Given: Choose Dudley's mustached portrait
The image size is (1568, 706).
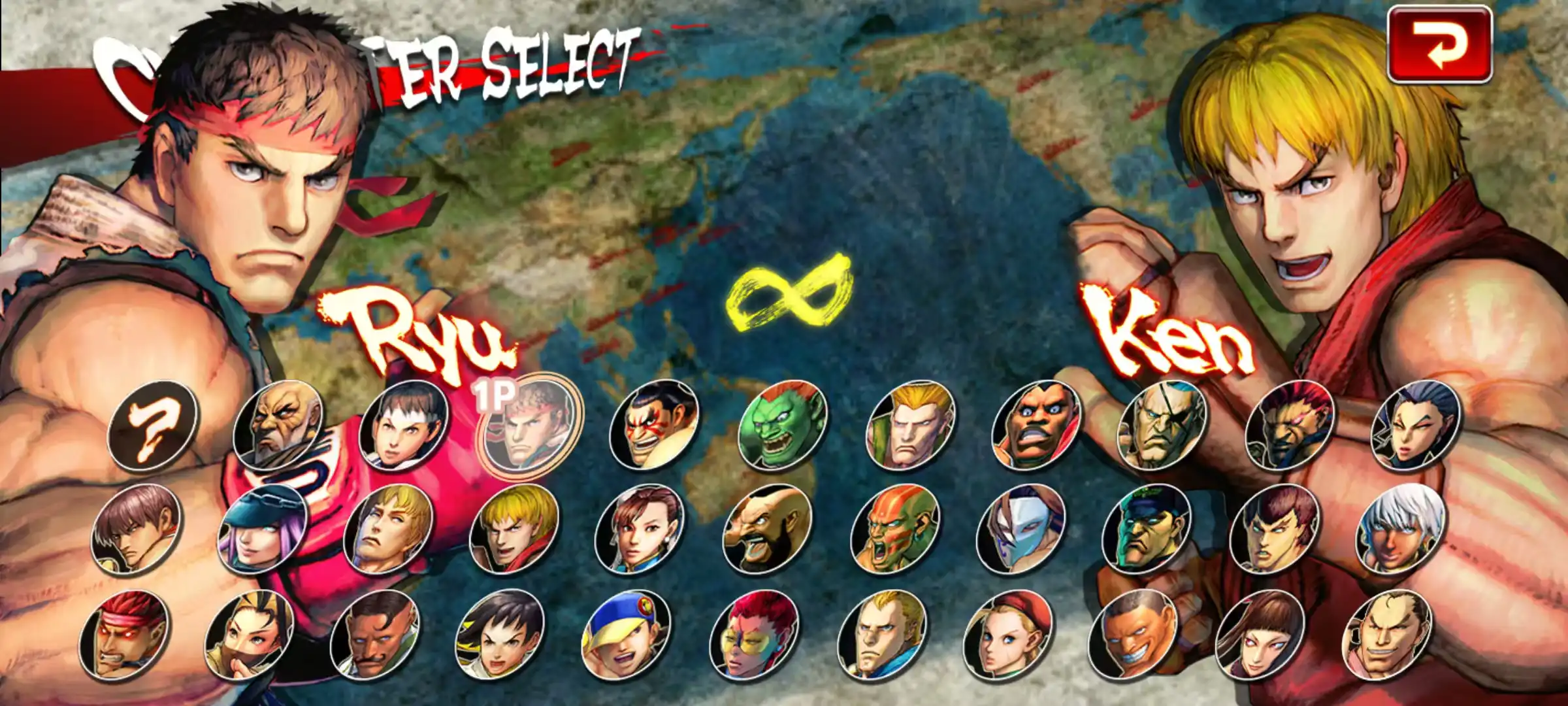Looking at the screenshot, I should (x=375, y=634).
